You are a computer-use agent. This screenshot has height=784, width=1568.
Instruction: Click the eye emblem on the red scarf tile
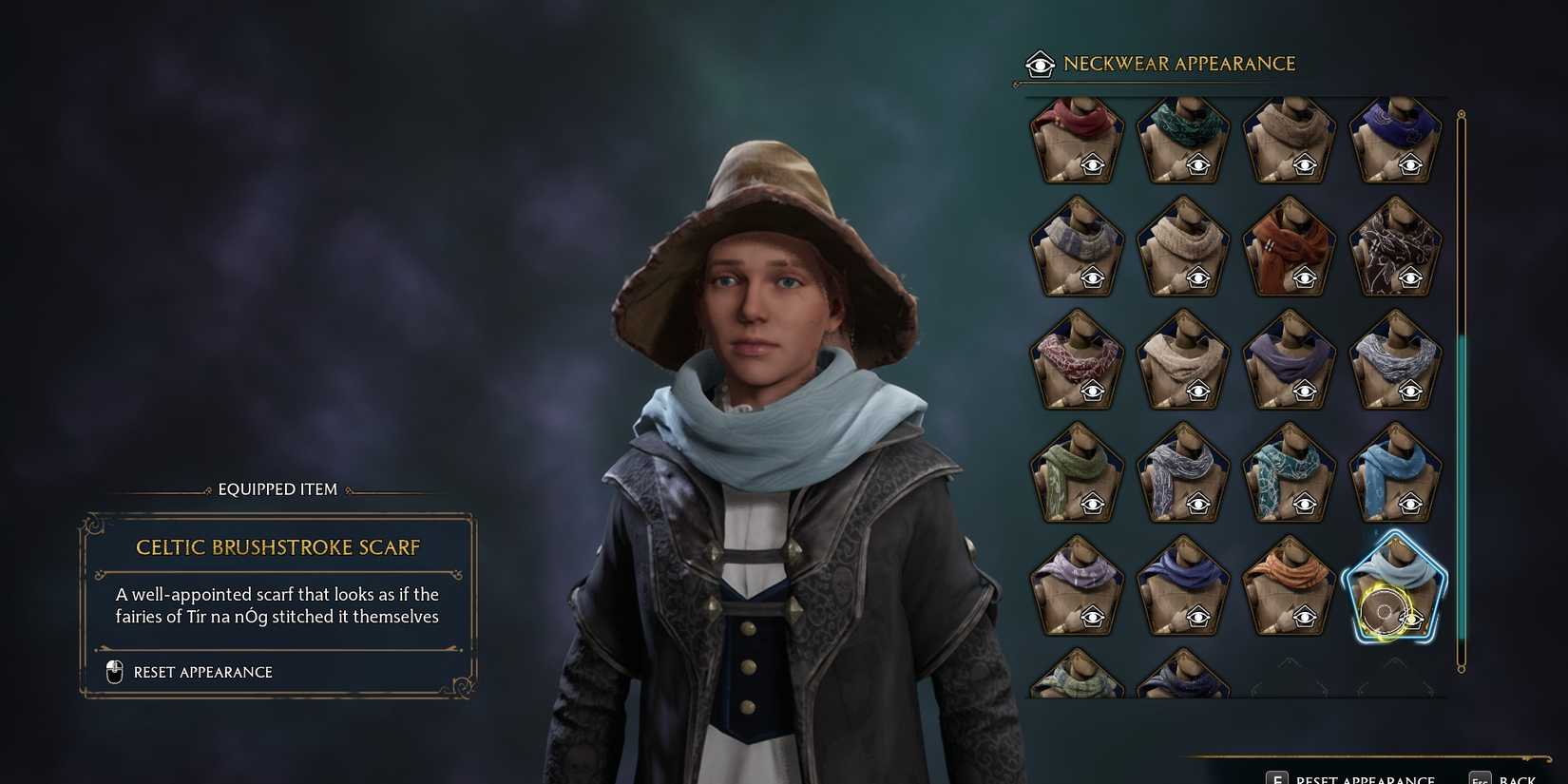(x=1093, y=163)
